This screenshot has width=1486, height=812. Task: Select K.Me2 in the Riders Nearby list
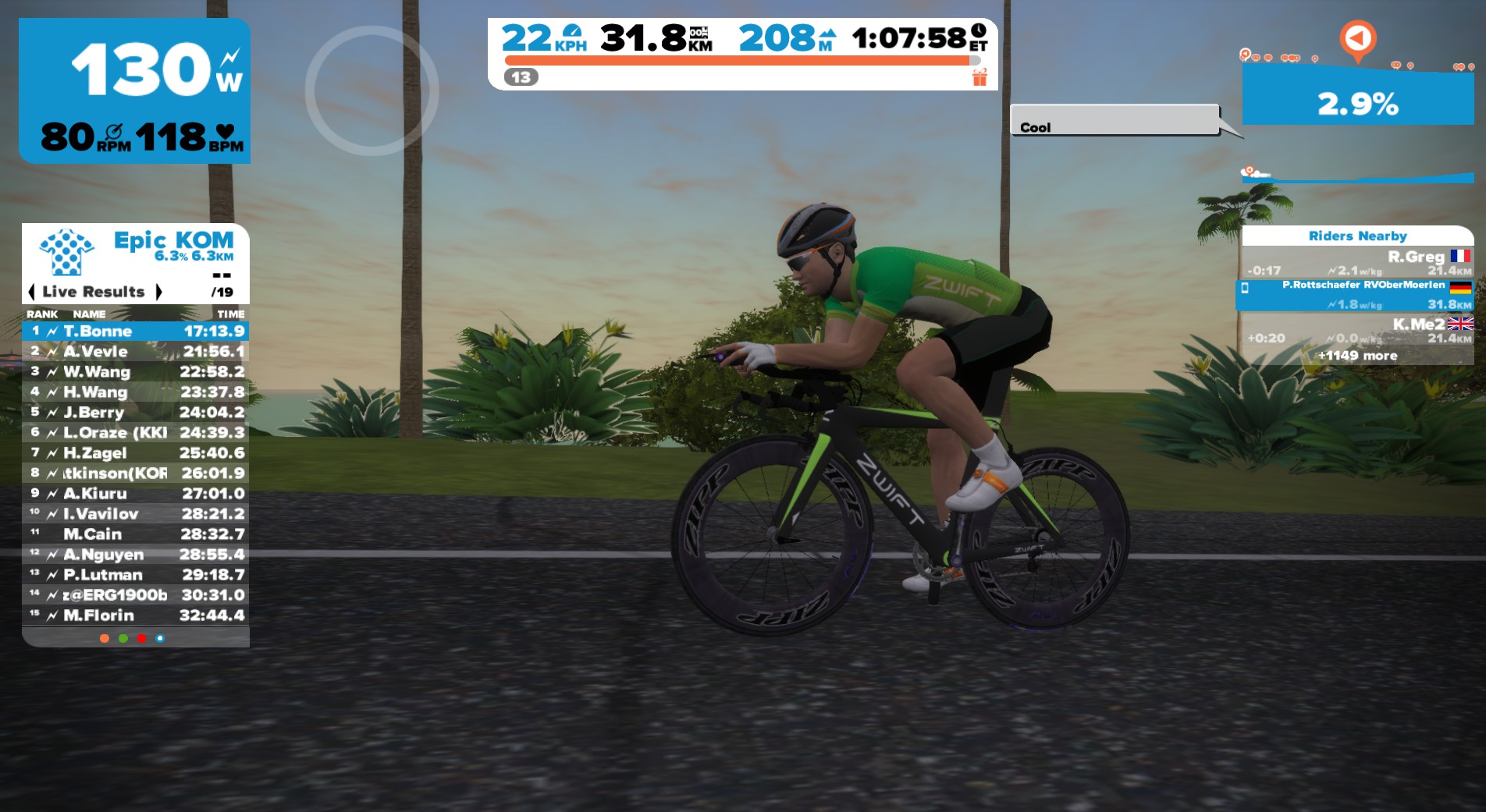pos(1356,330)
